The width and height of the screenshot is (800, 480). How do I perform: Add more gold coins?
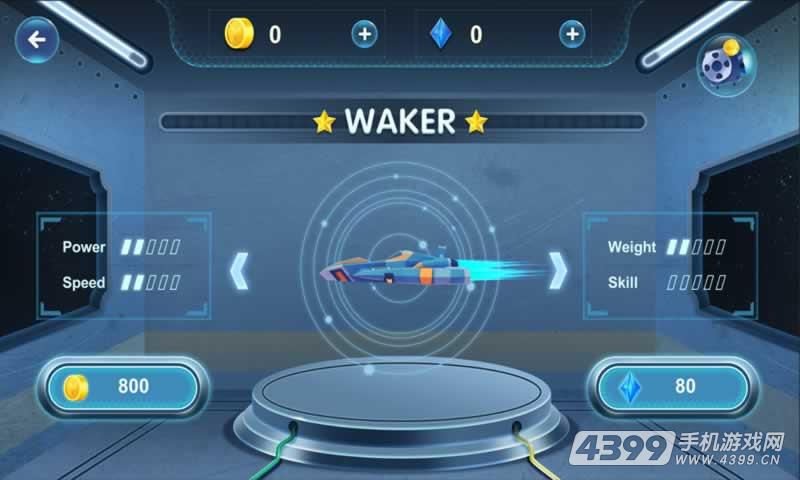364,34
